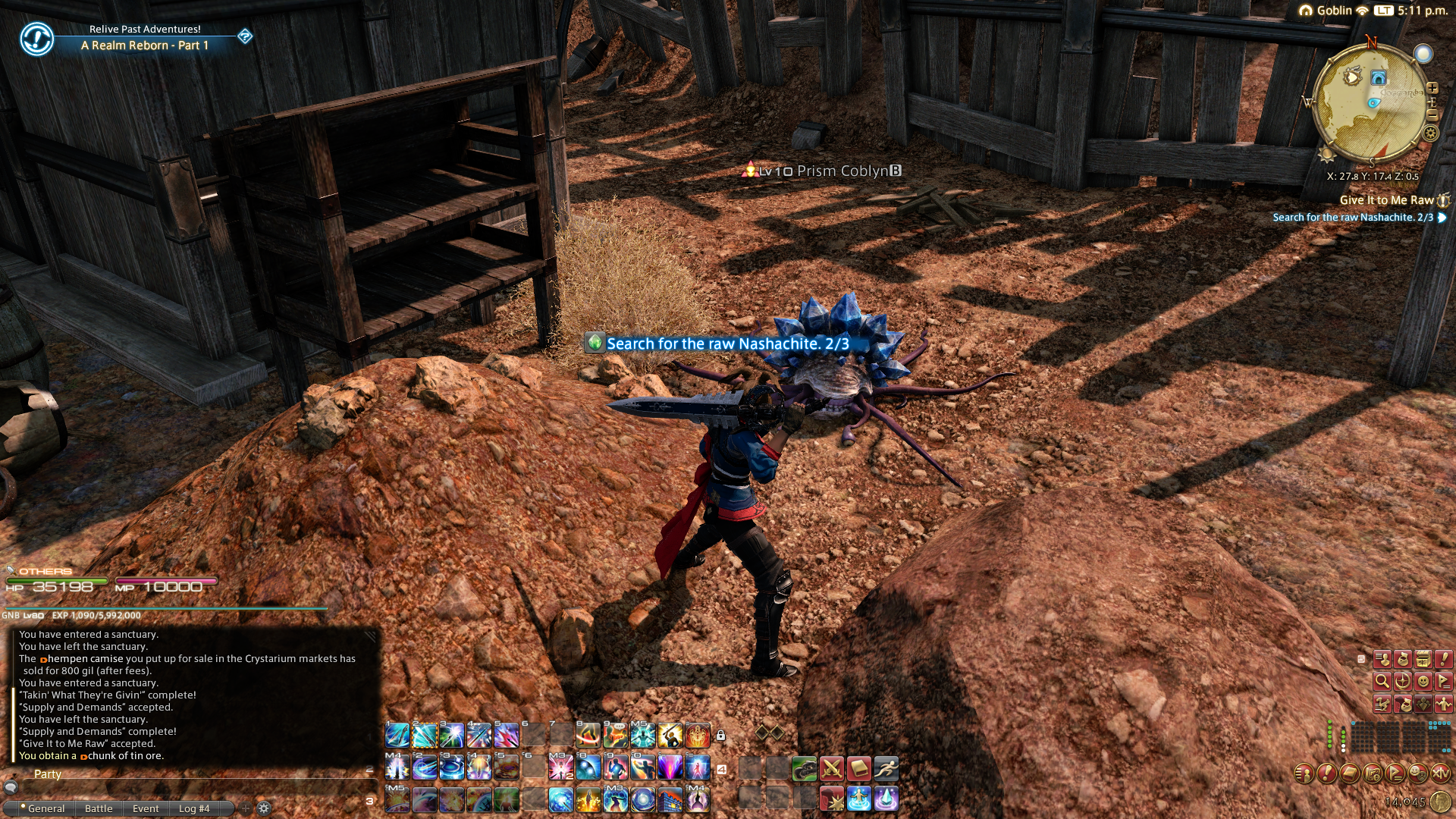The height and width of the screenshot is (819, 1456).
Task: Select the Give It to Me Raw quest tracker
Action: point(1386,200)
